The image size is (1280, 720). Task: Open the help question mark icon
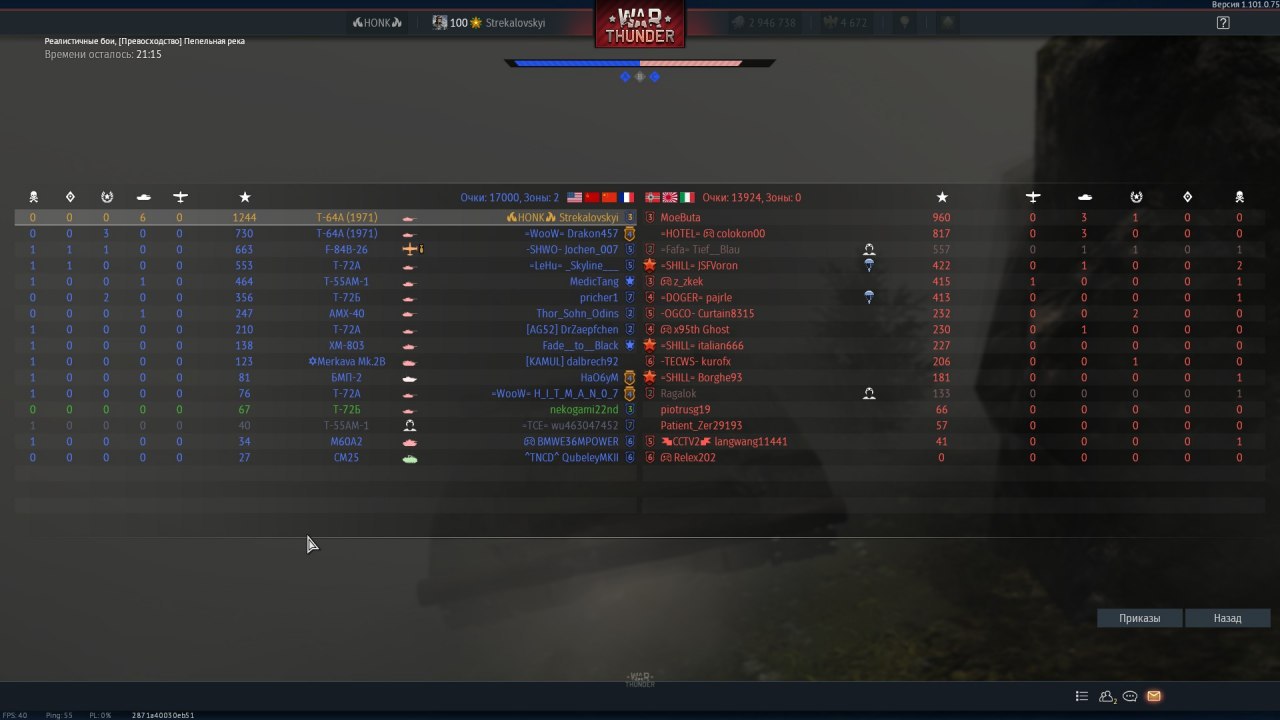pyautogui.click(x=1223, y=22)
